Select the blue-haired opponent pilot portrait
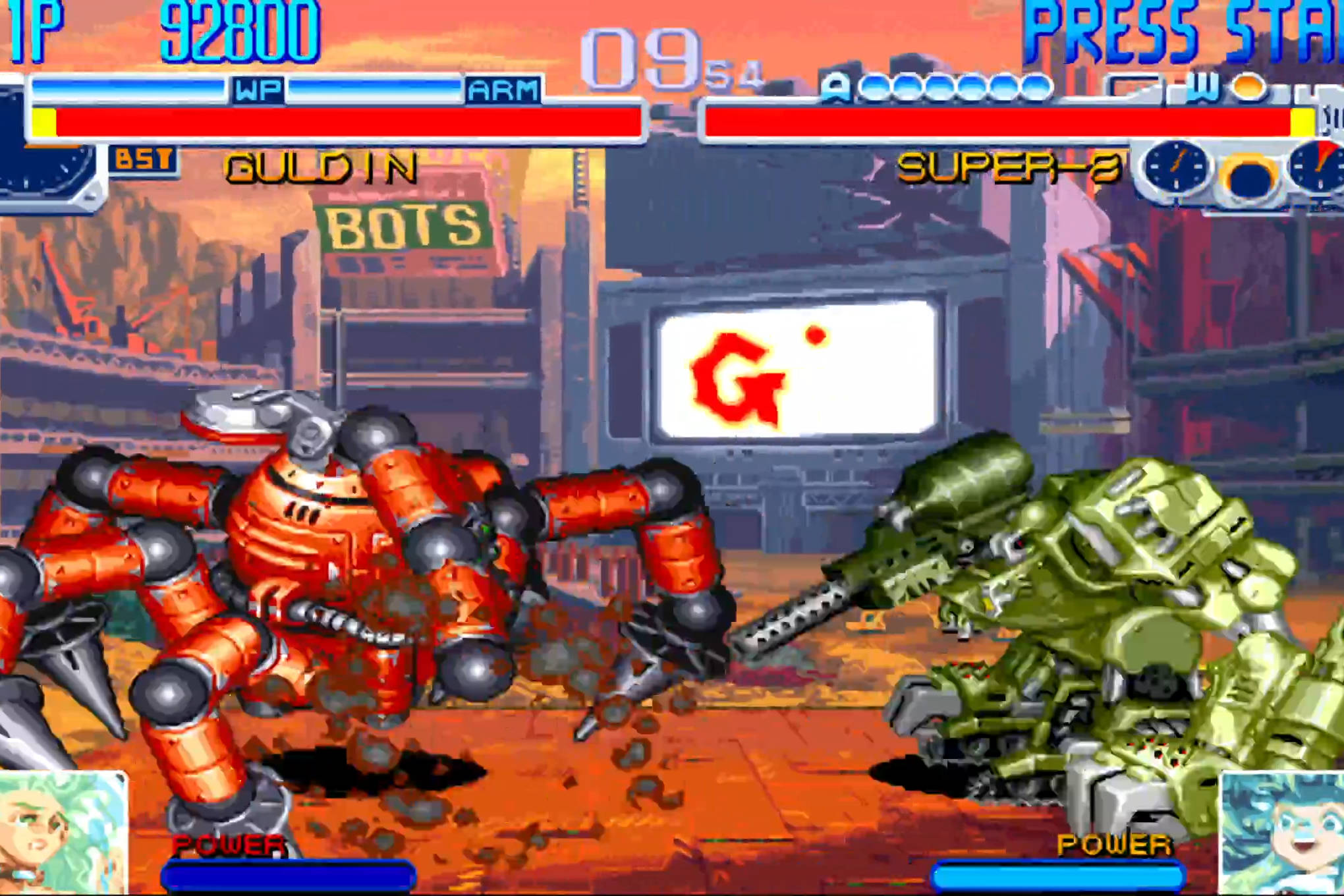The image size is (1344, 896). coord(1281,833)
